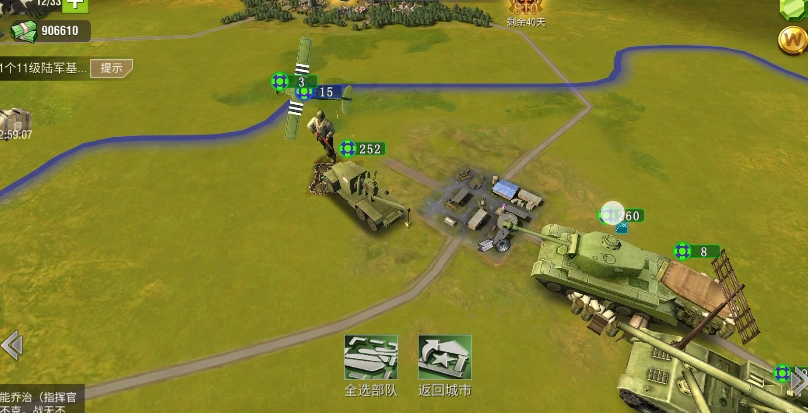Open the event badge with 剩余40天
The width and height of the screenshot is (808, 413).
tap(529, 10)
